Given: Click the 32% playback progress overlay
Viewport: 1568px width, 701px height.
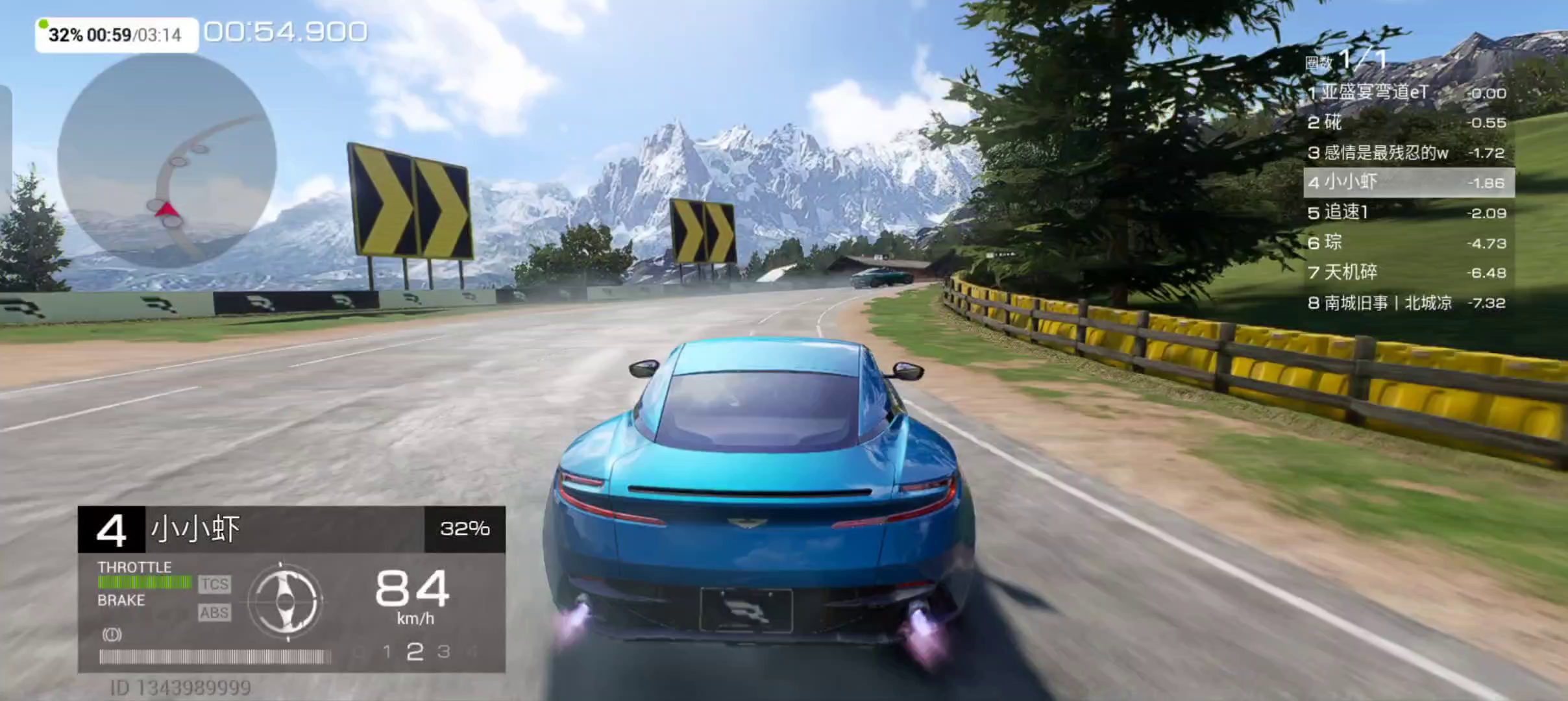Looking at the screenshot, I should click(x=116, y=35).
